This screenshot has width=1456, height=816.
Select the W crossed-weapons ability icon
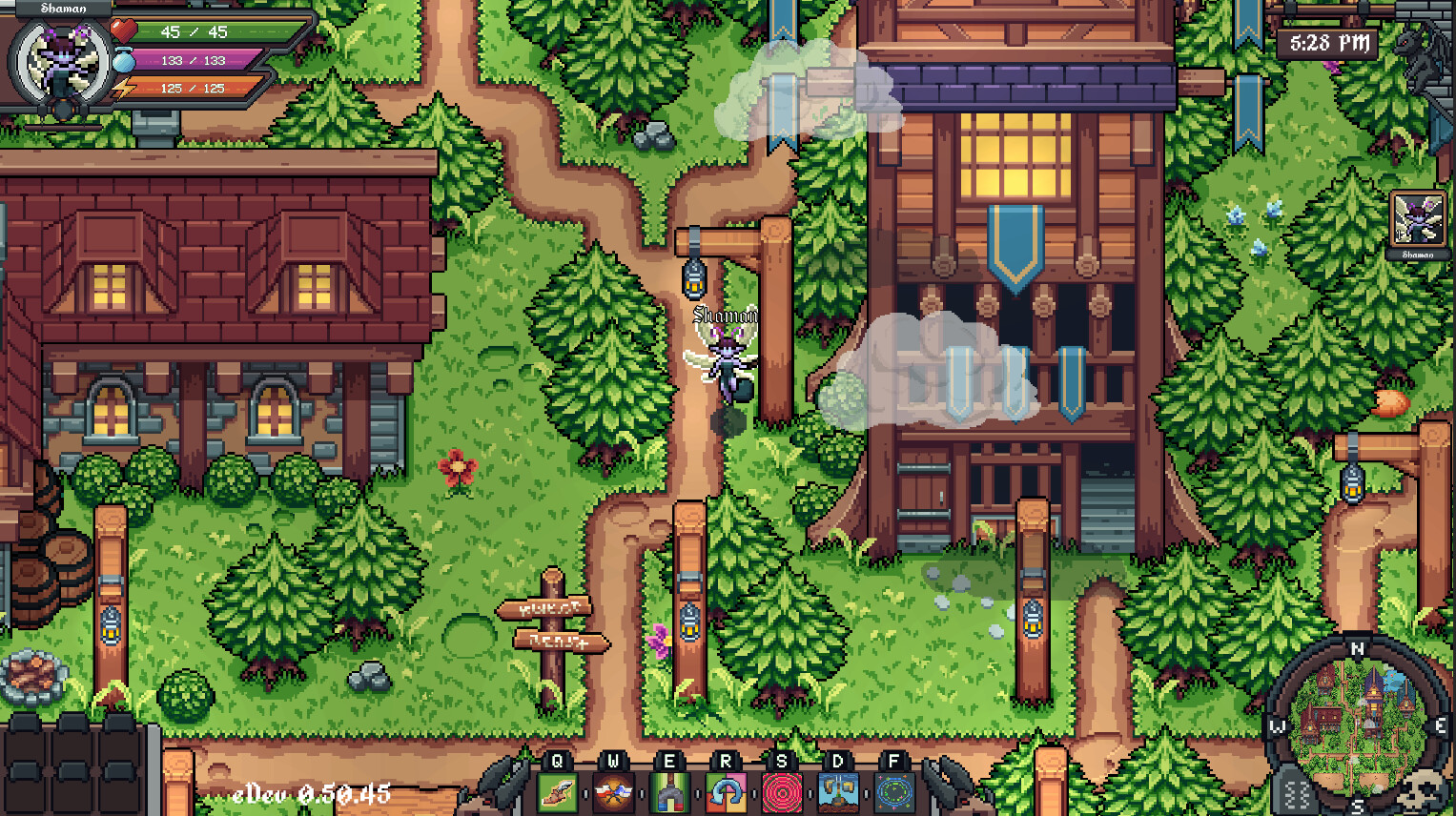615,792
